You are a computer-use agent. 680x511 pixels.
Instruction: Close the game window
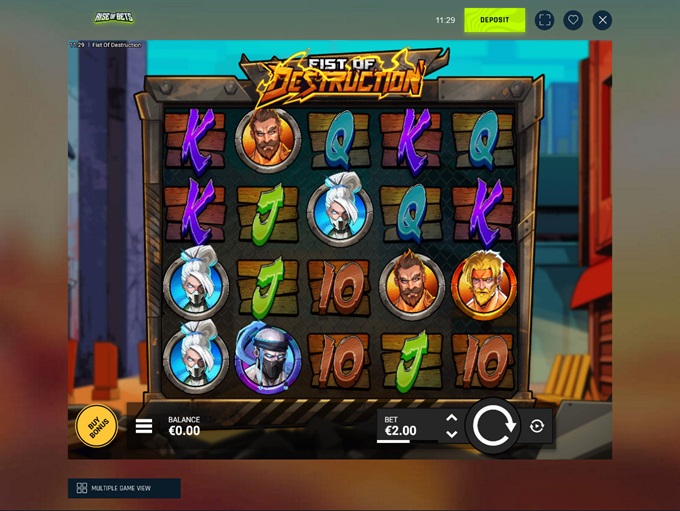coord(602,20)
